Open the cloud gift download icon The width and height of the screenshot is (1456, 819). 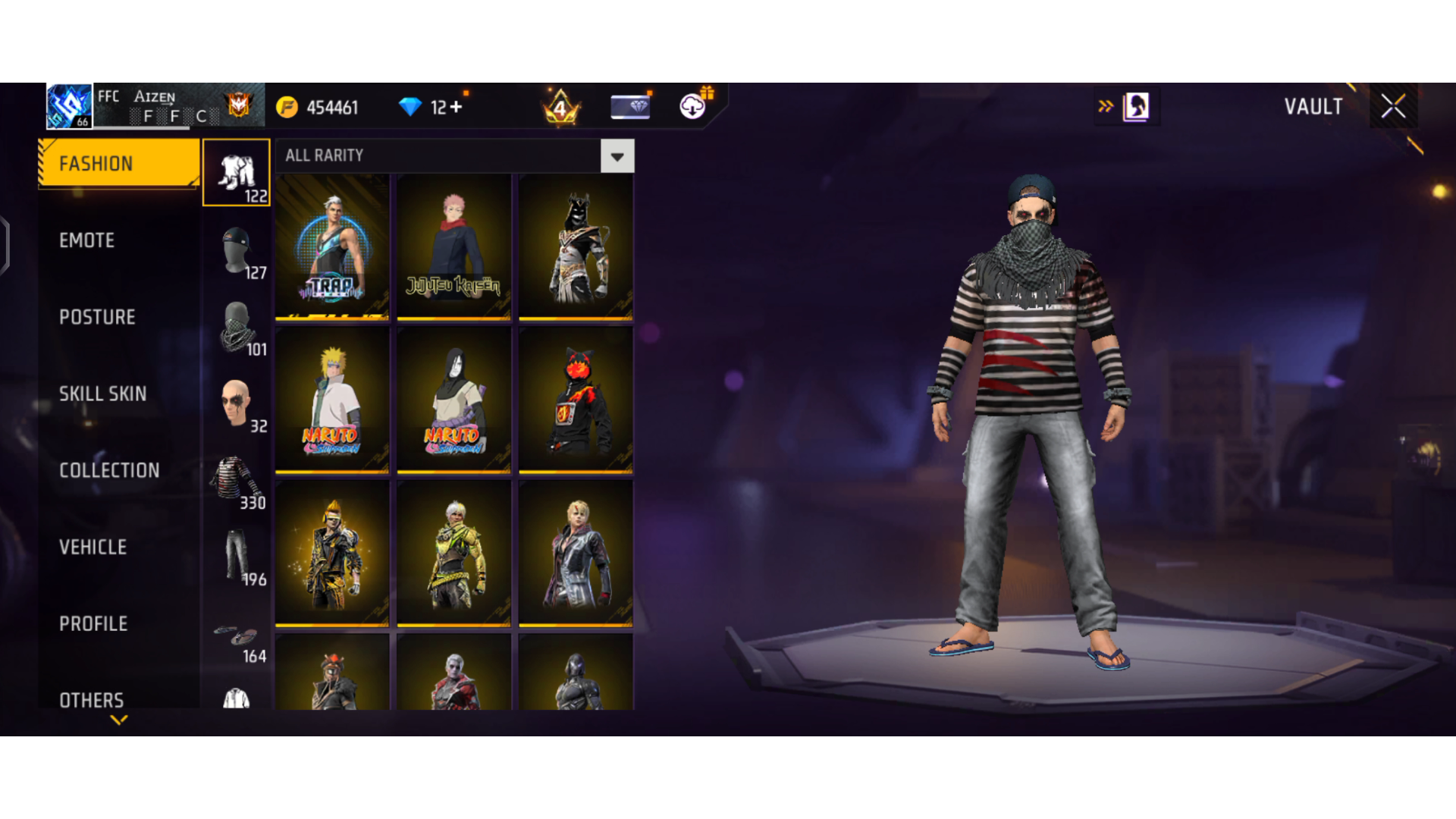click(690, 106)
